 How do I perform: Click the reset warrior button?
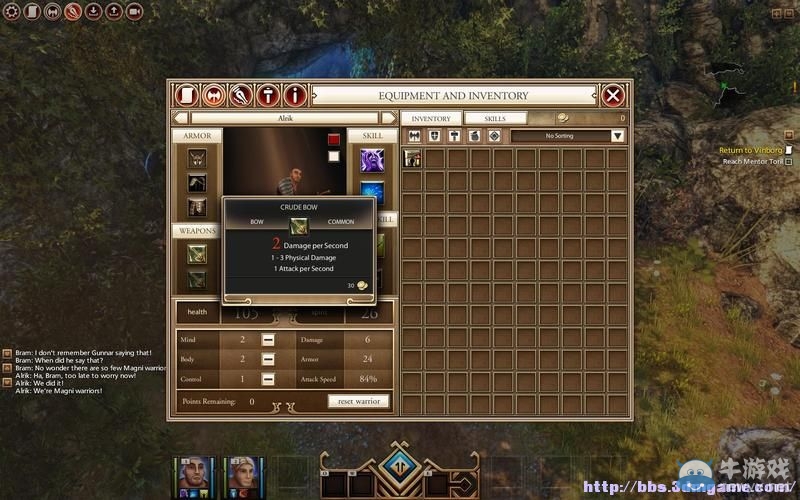358,401
